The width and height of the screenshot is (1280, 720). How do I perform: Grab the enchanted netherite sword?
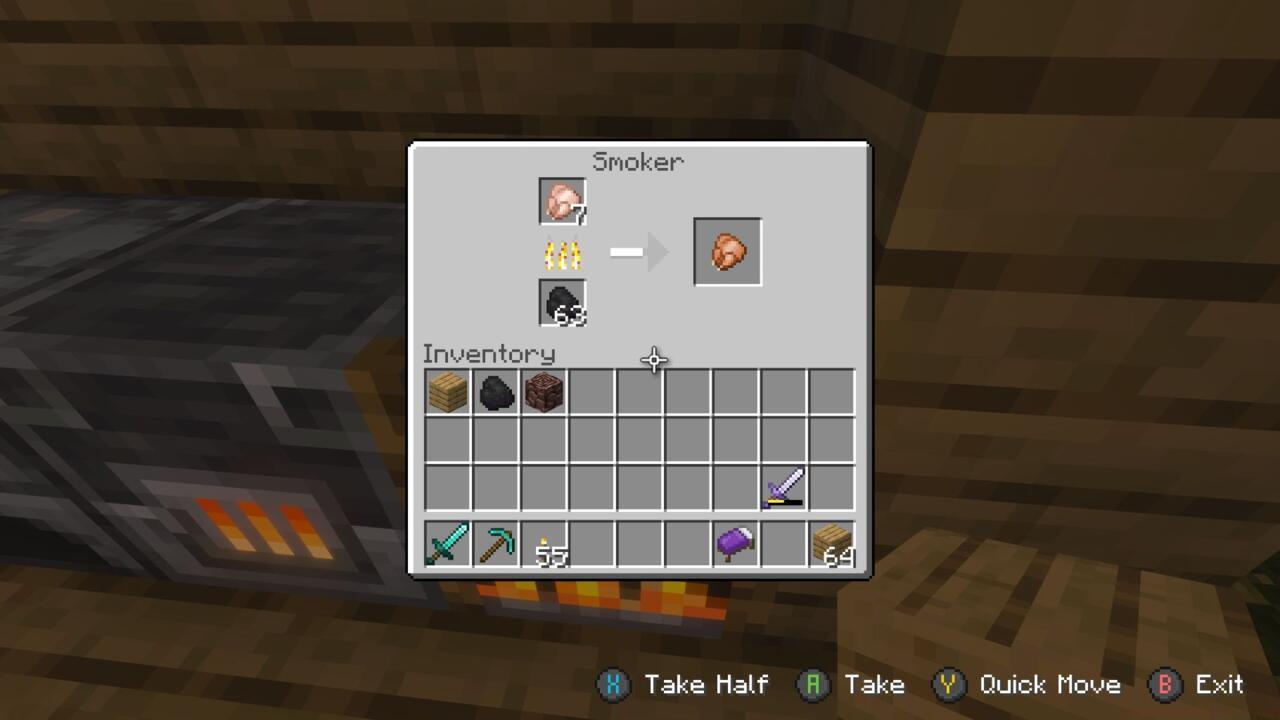pyautogui.click(x=783, y=487)
